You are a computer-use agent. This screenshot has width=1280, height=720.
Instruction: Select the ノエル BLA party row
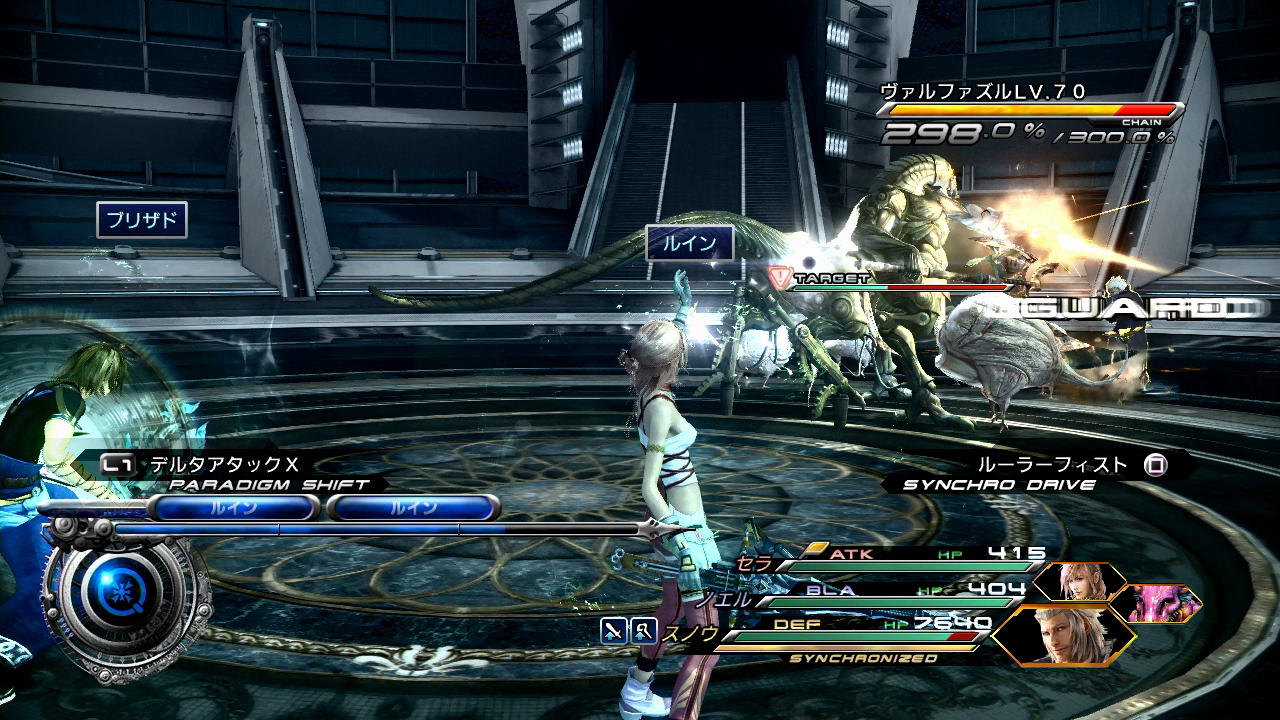tap(870, 596)
